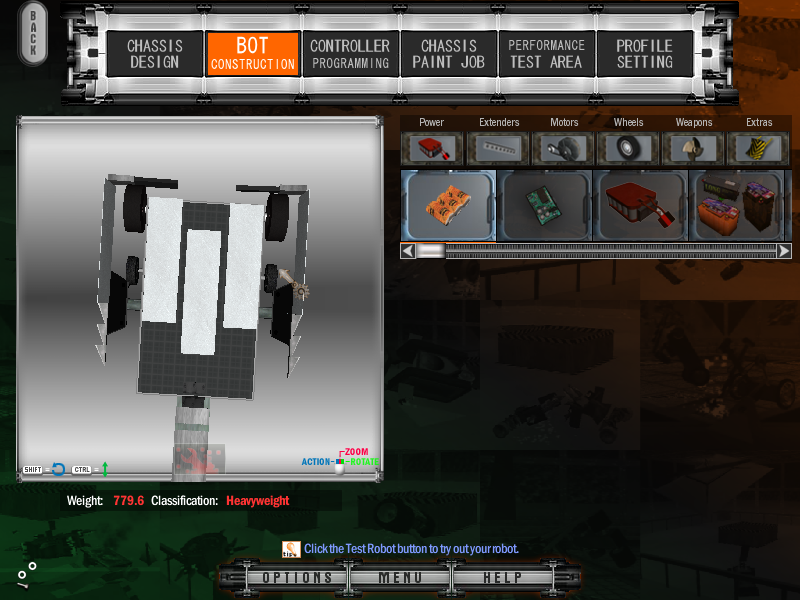The image size is (800, 600).
Task: Click the parts list right scroll arrow
Action: tap(784, 251)
